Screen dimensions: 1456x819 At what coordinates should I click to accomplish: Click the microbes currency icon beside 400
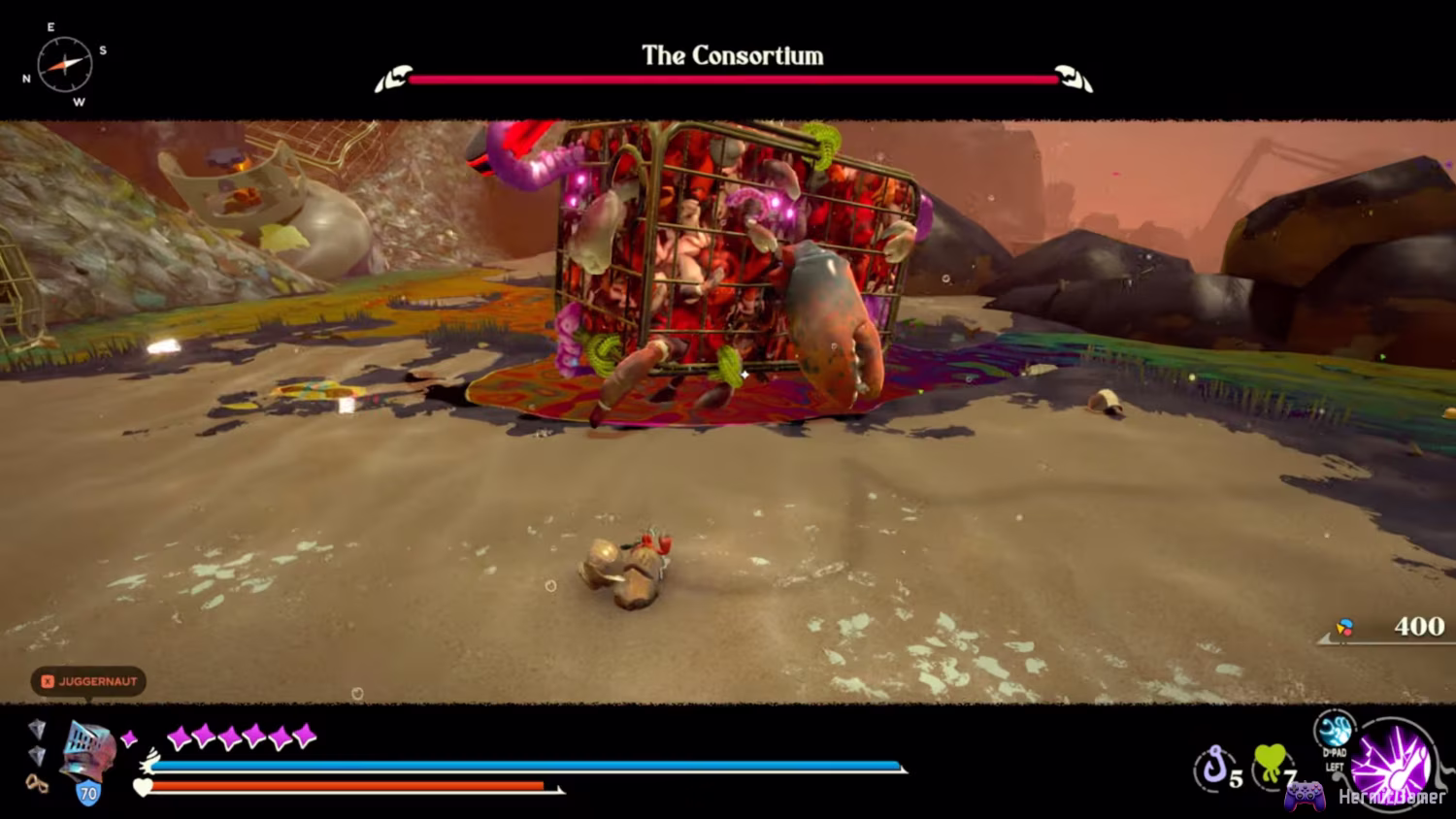click(1344, 626)
